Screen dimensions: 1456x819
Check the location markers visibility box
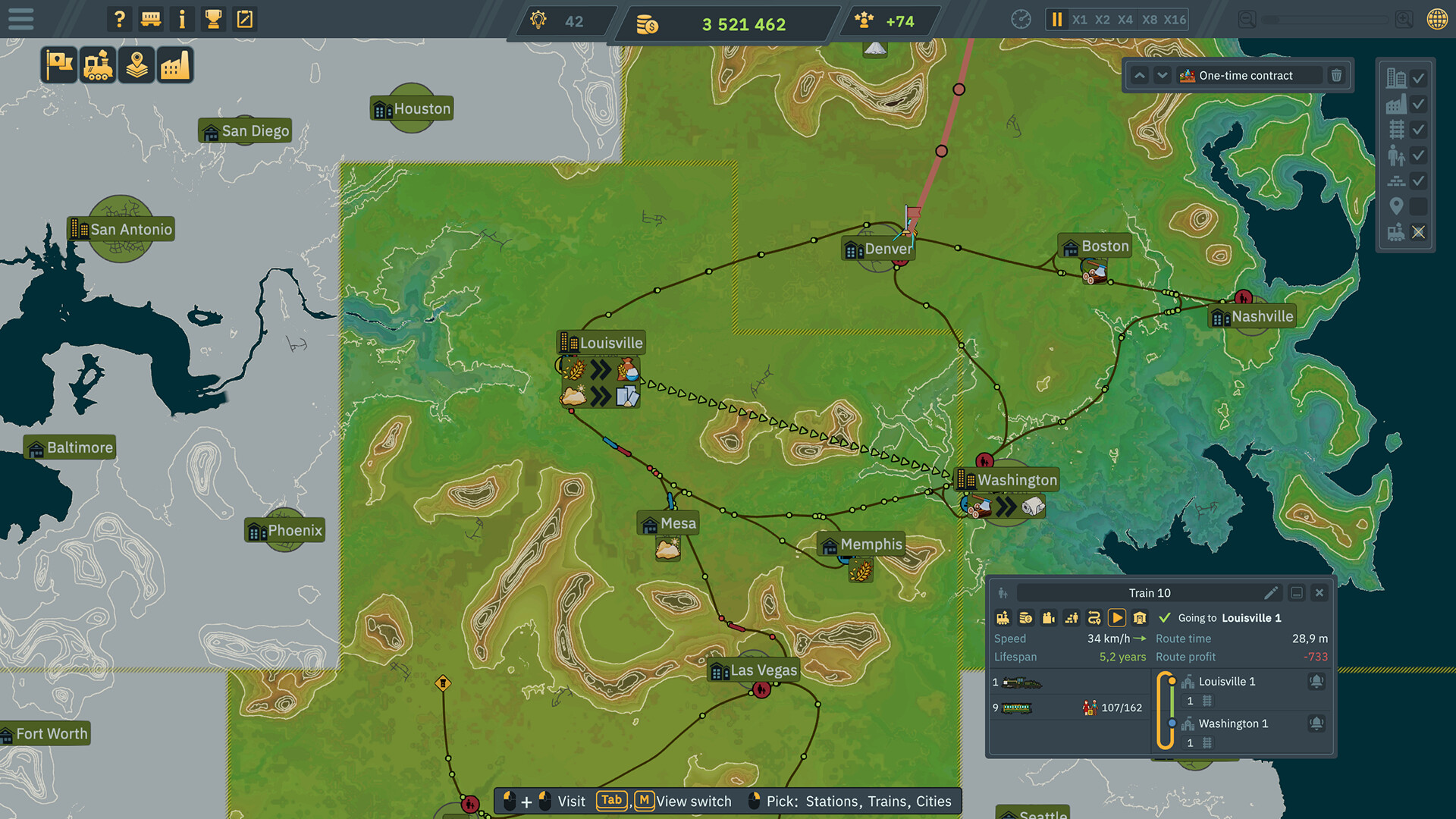(x=1419, y=206)
